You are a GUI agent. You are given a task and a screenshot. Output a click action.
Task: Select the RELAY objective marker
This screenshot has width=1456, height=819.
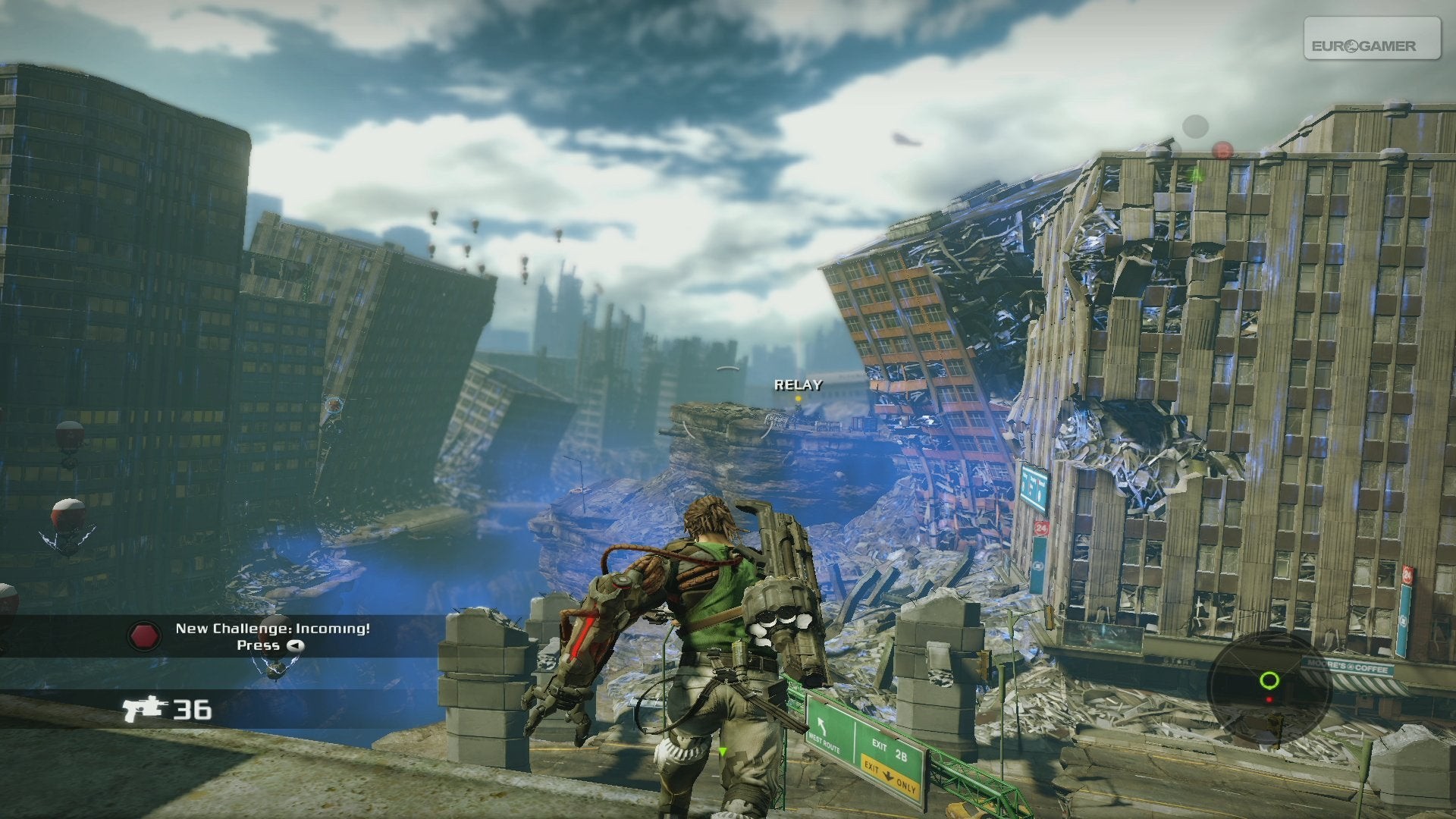click(798, 386)
